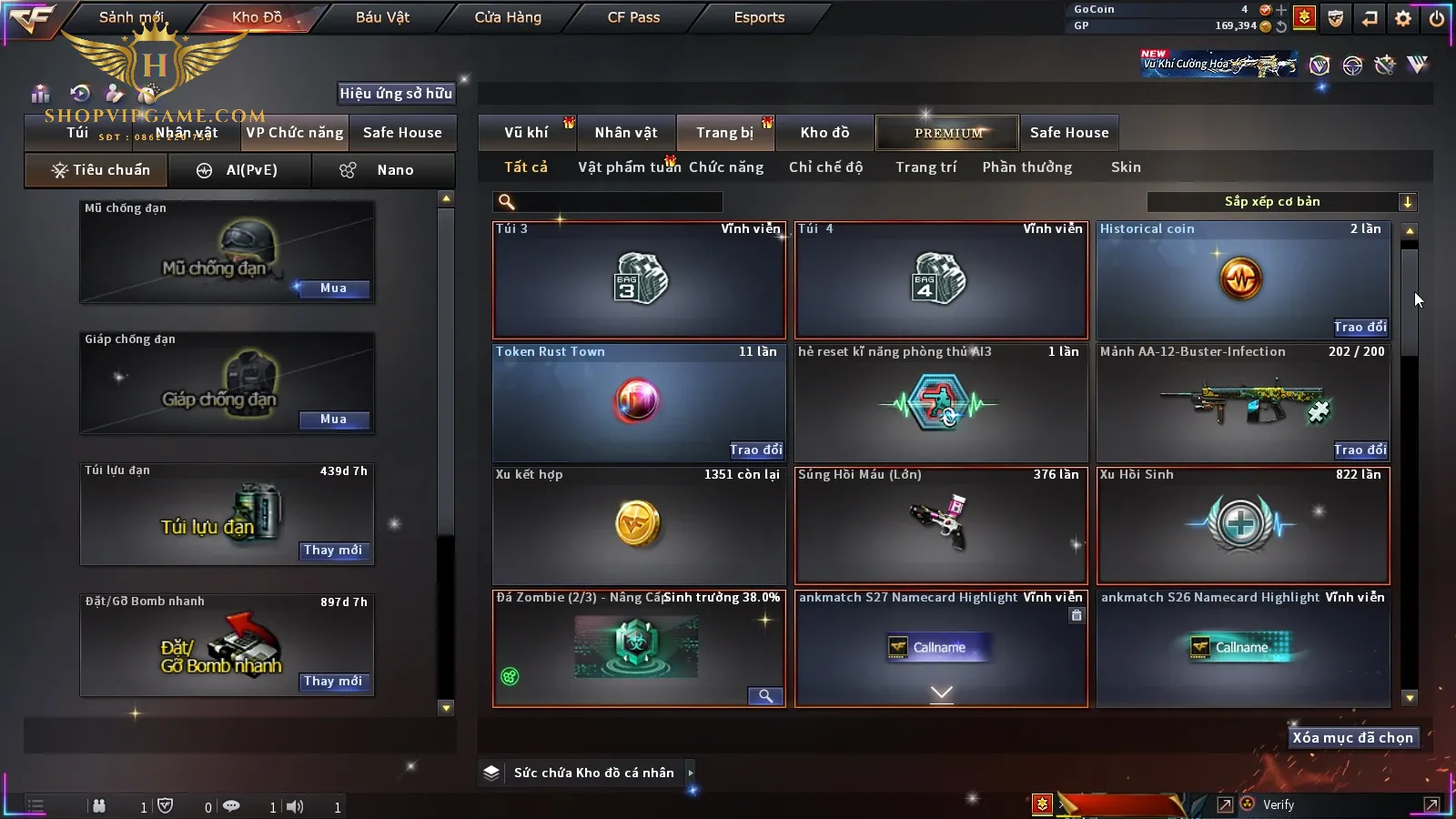Select the Trang trí filter

pyautogui.click(x=925, y=167)
